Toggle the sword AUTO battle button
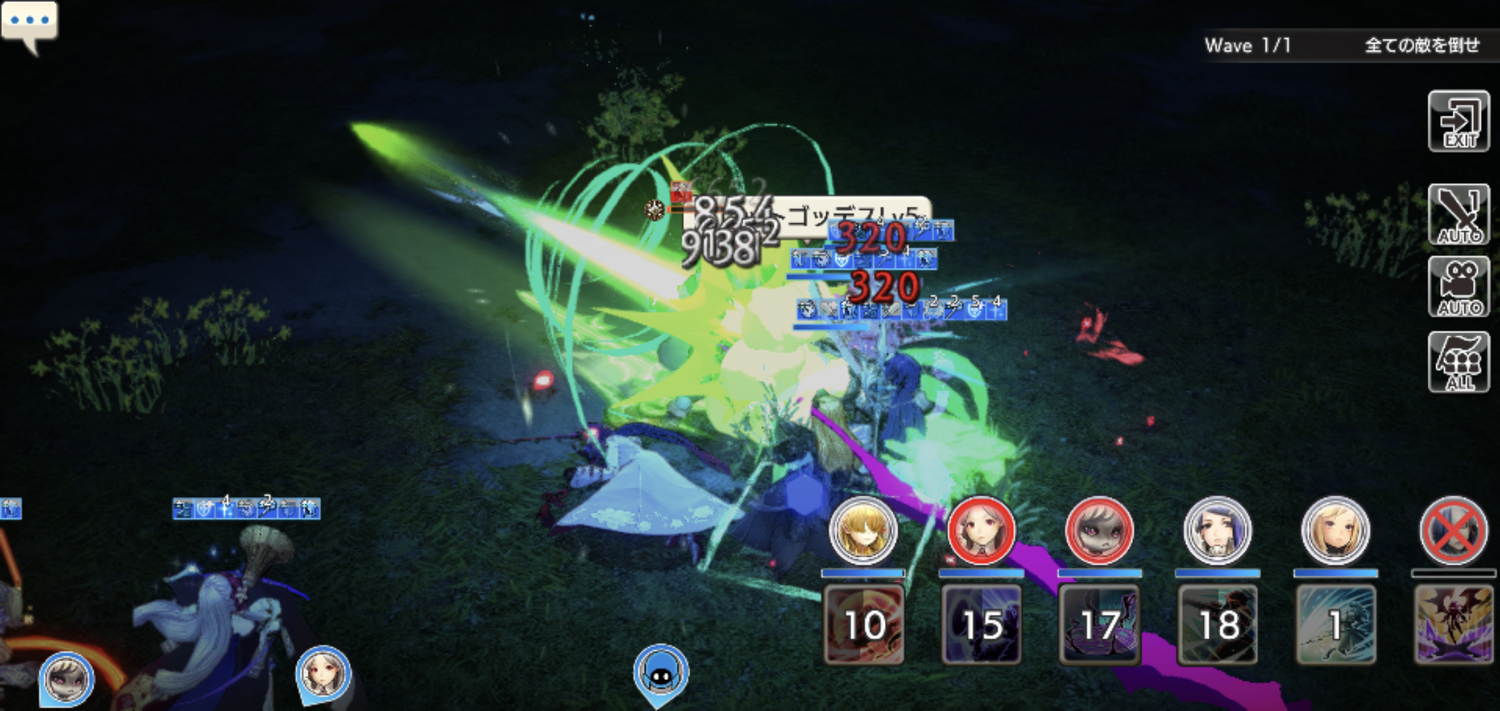 point(1459,214)
